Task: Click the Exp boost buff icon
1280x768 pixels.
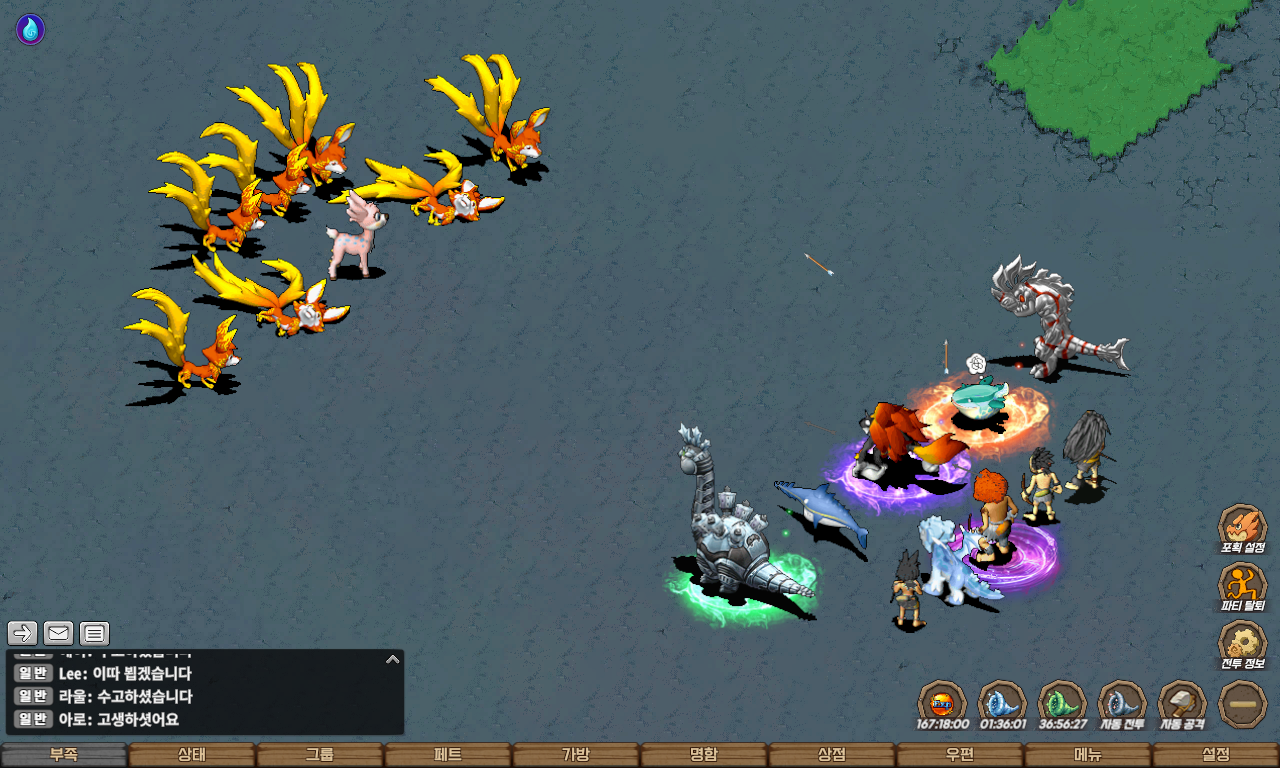Action: [942, 702]
